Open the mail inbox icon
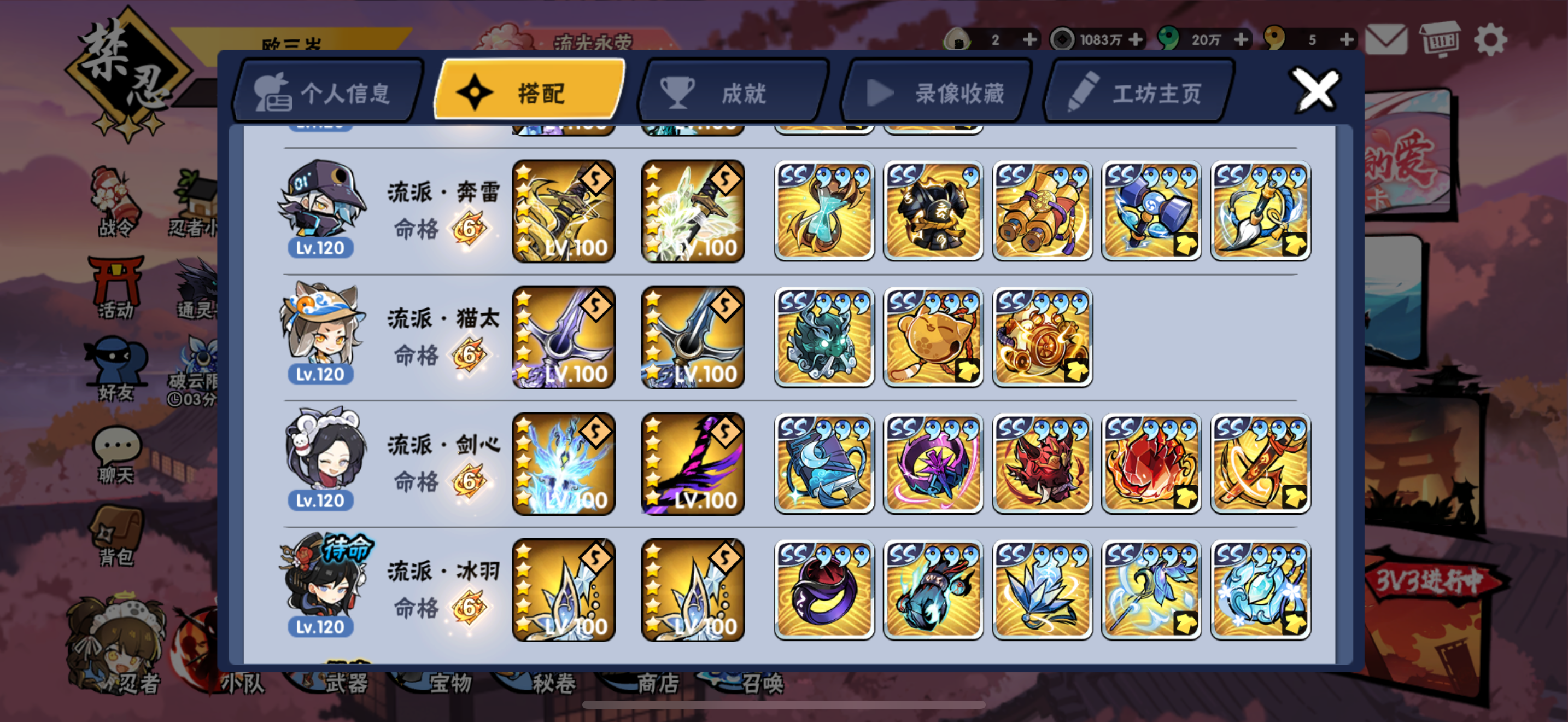The image size is (1568, 722). (1386, 39)
